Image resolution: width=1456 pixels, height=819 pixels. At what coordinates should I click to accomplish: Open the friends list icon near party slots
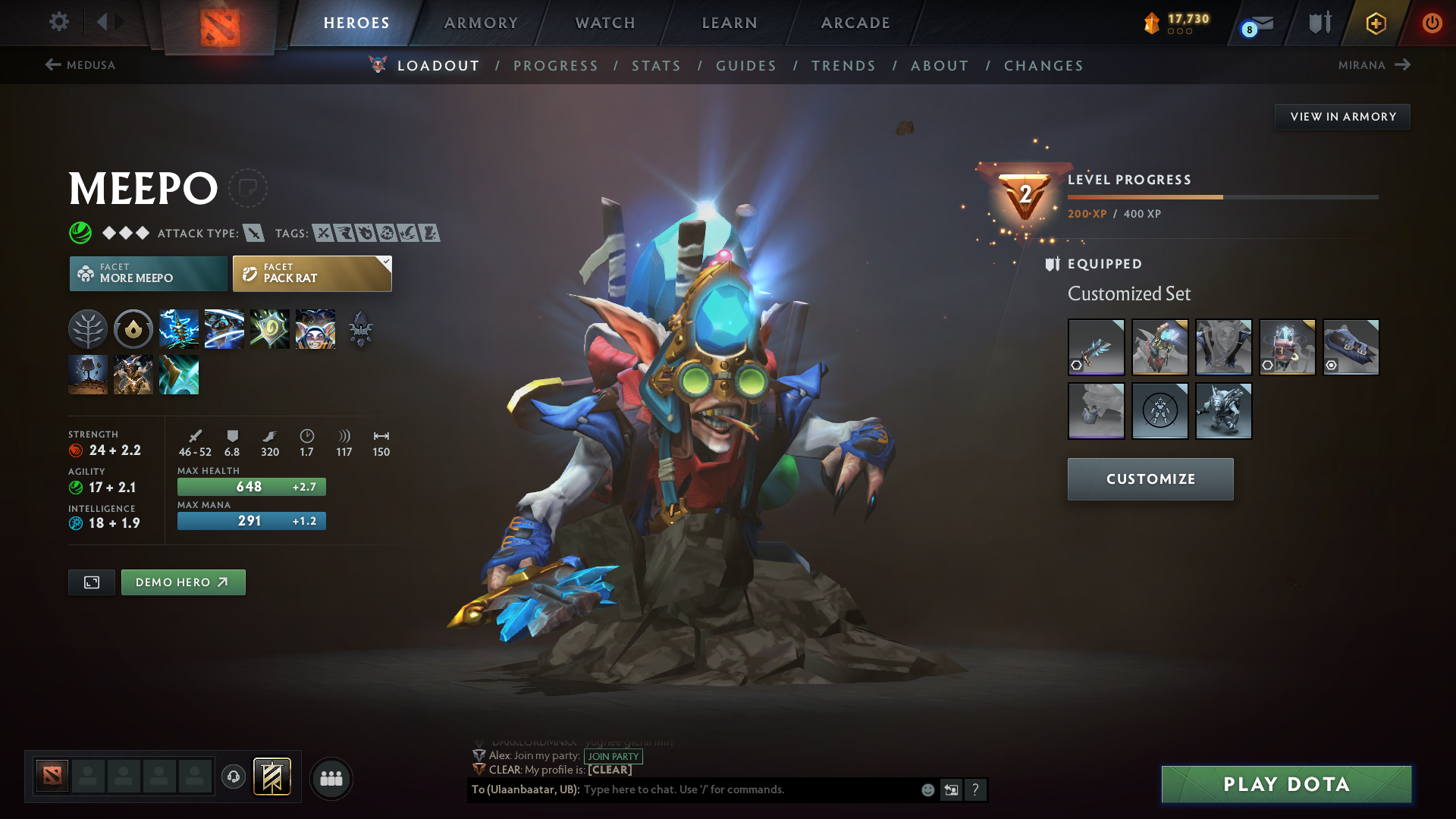point(331,778)
